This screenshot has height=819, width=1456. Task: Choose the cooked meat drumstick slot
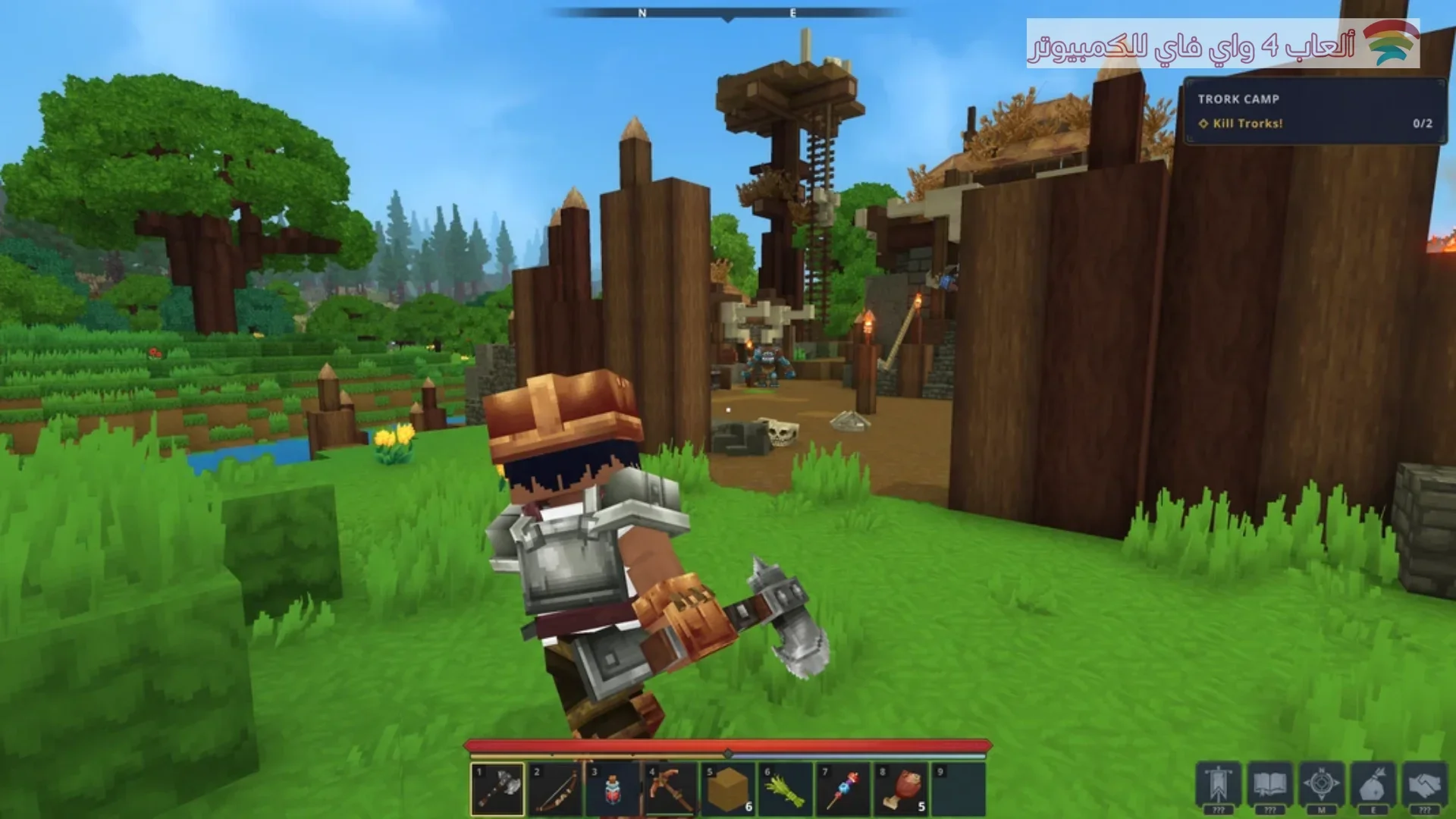tap(901, 789)
